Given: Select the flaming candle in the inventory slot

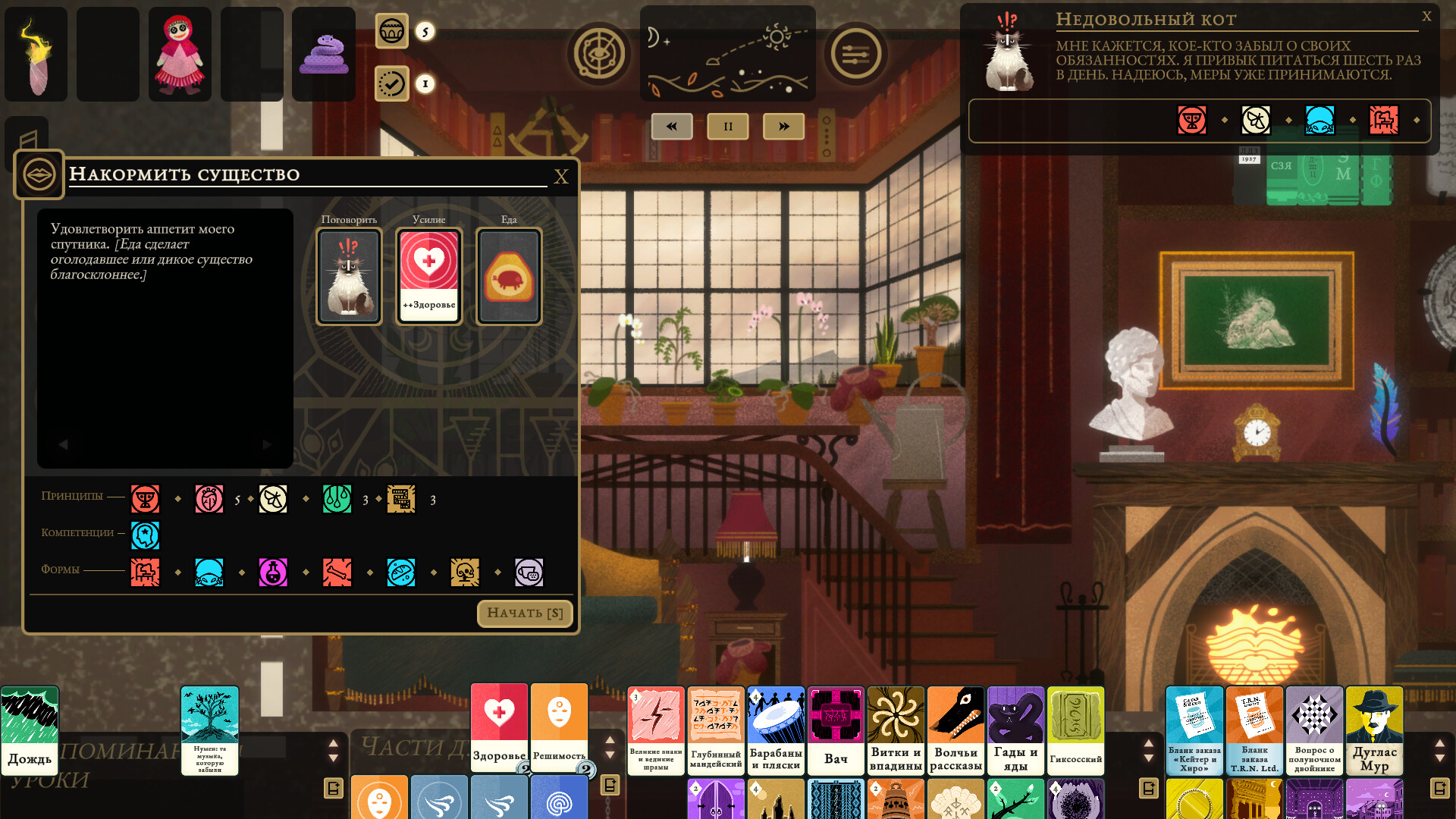Looking at the screenshot, I should 35,53.
